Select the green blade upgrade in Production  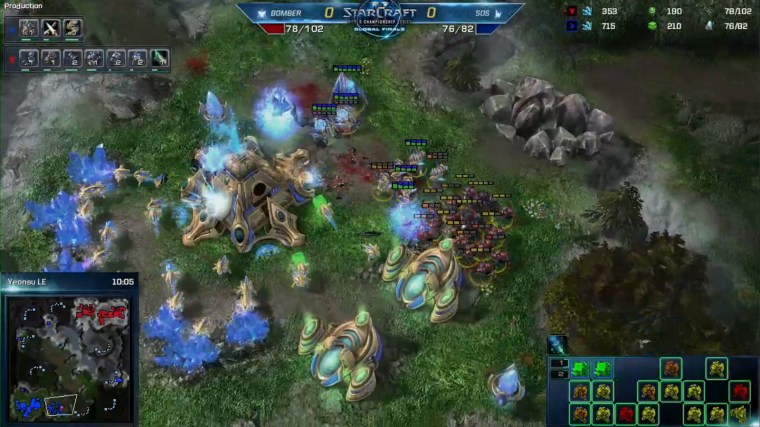point(160,59)
